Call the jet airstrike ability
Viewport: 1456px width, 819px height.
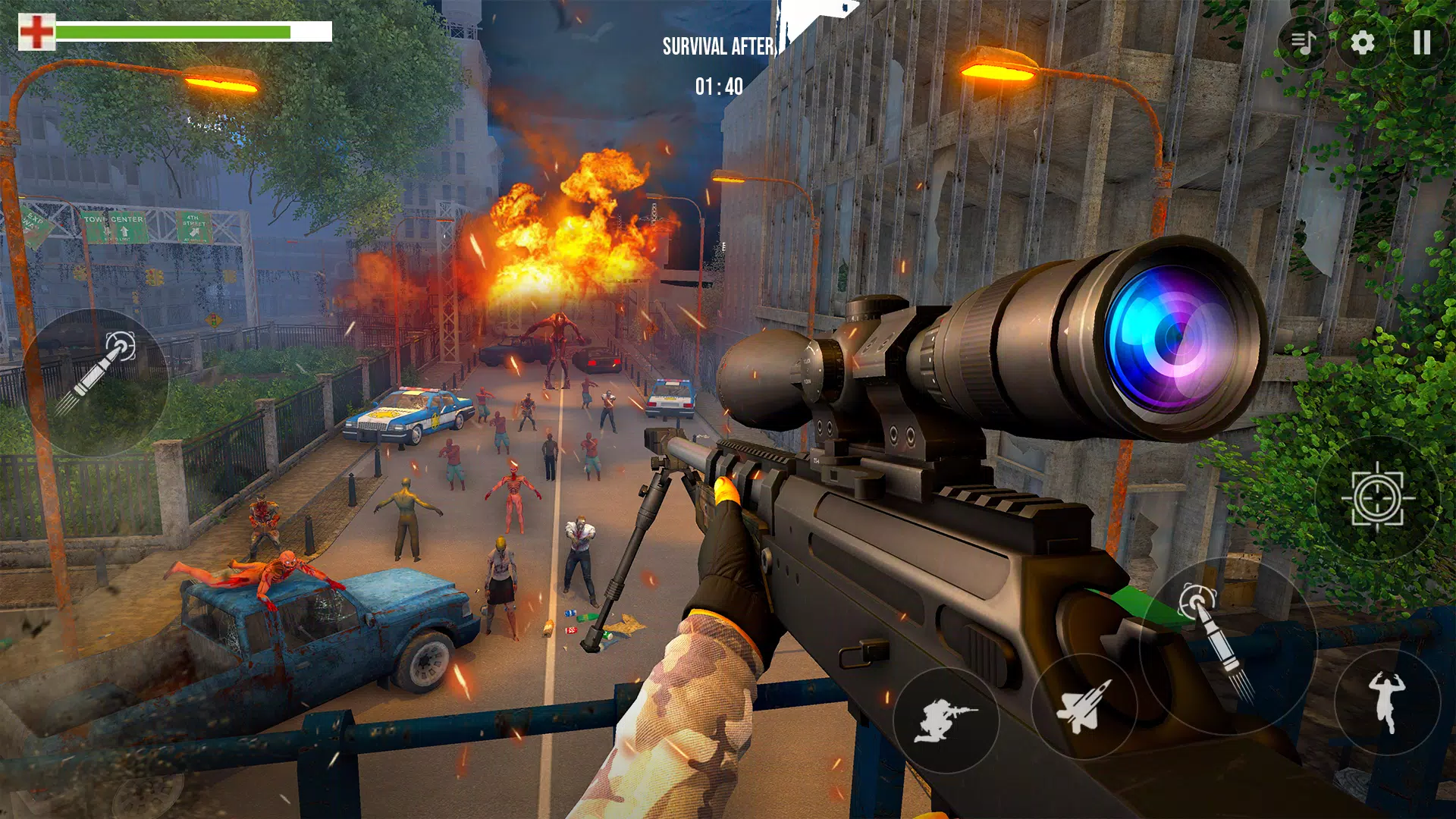(1084, 706)
